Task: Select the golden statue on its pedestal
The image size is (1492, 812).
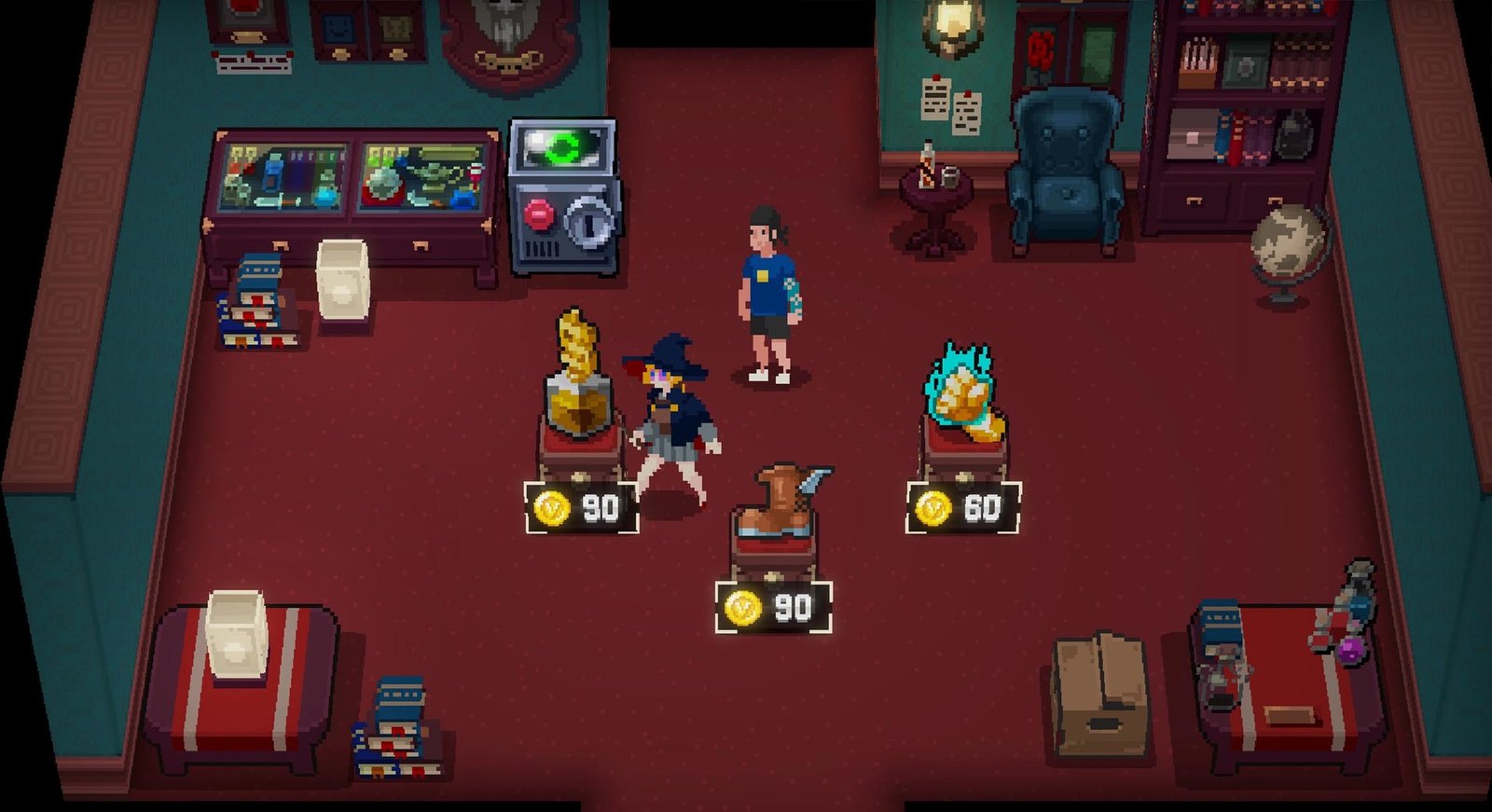Action: pyautogui.click(x=578, y=373)
